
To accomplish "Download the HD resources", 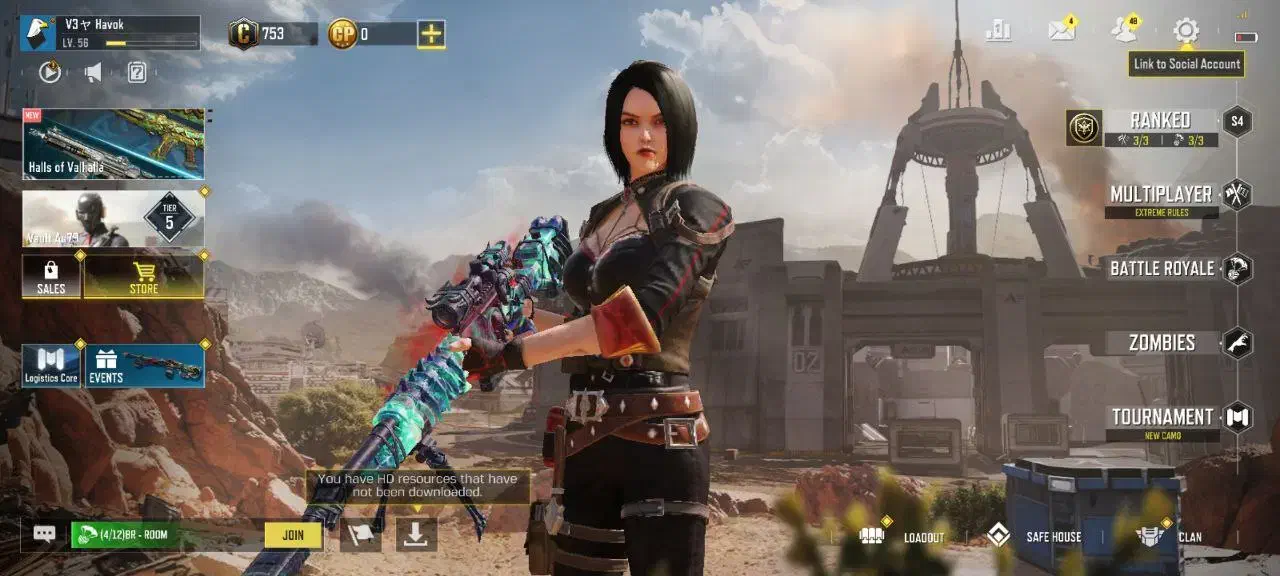I will (x=416, y=535).
